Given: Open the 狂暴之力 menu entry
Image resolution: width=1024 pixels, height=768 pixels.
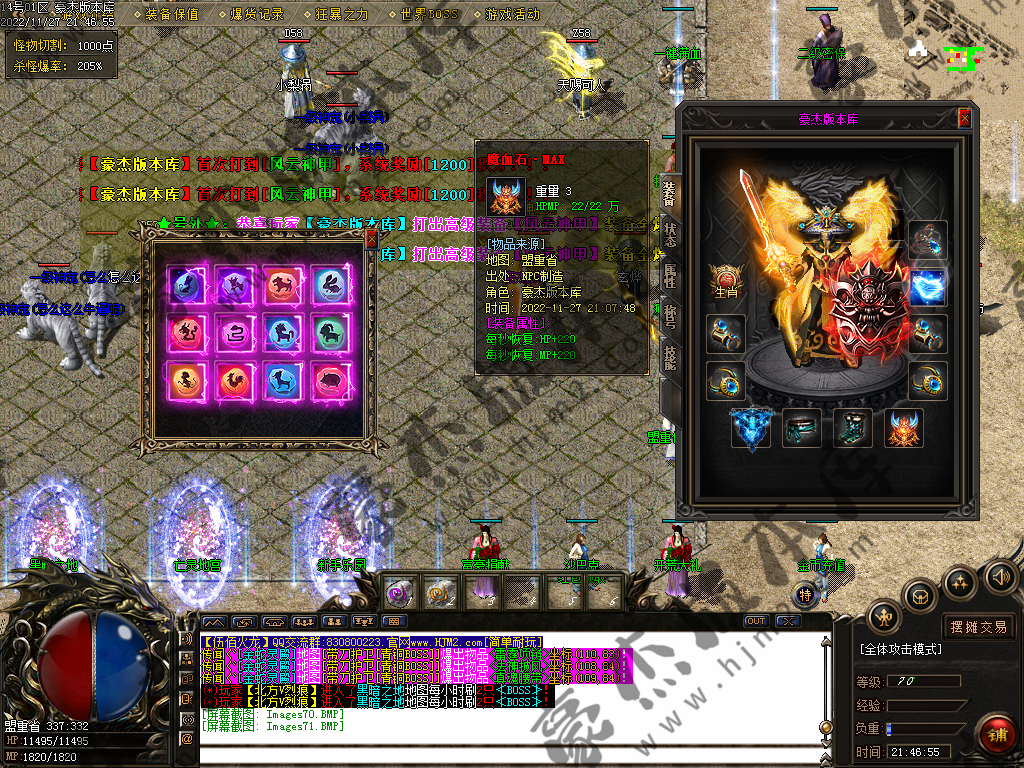Looking at the screenshot, I should (342, 14).
